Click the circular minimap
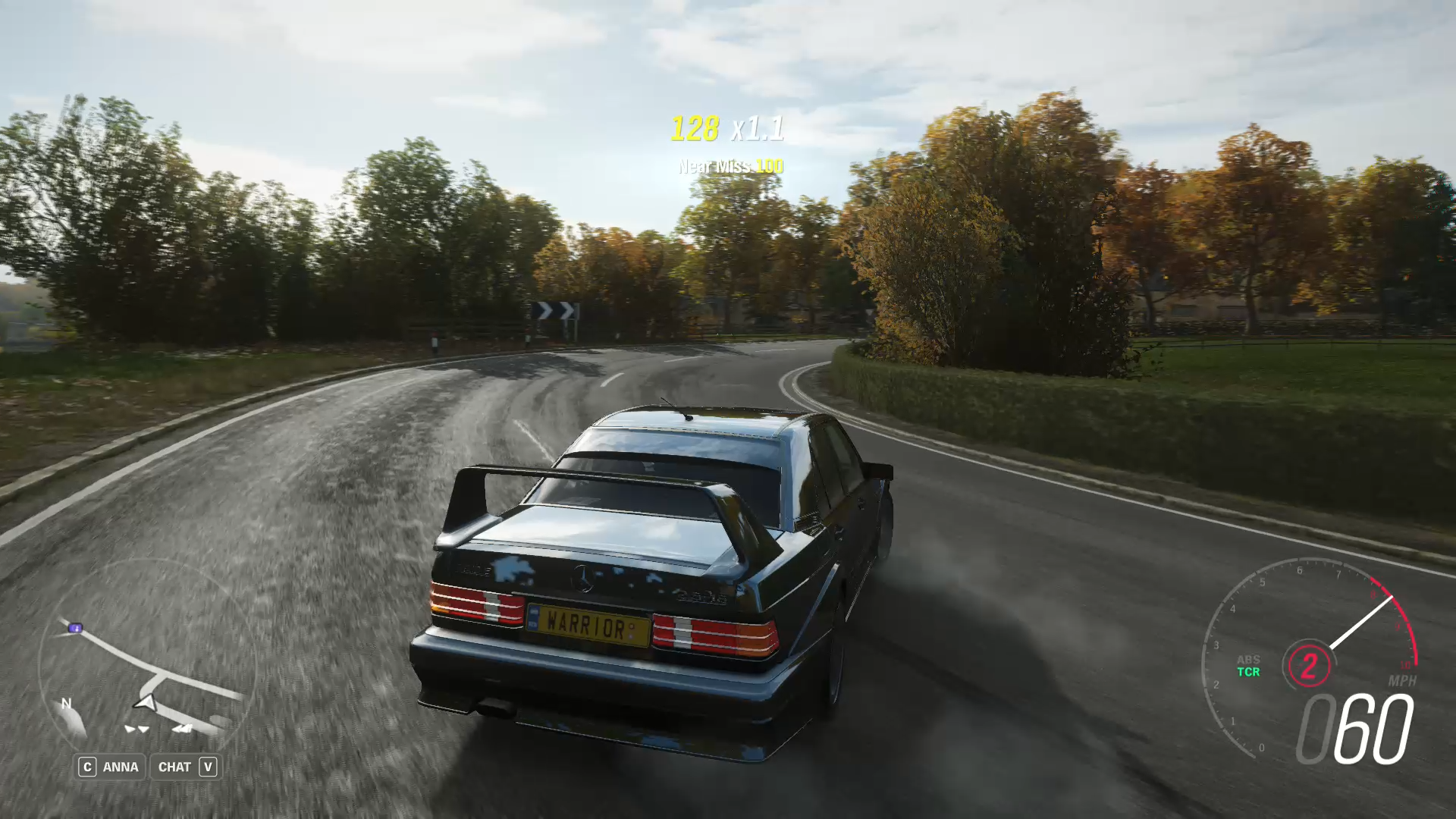 (146, 667)
